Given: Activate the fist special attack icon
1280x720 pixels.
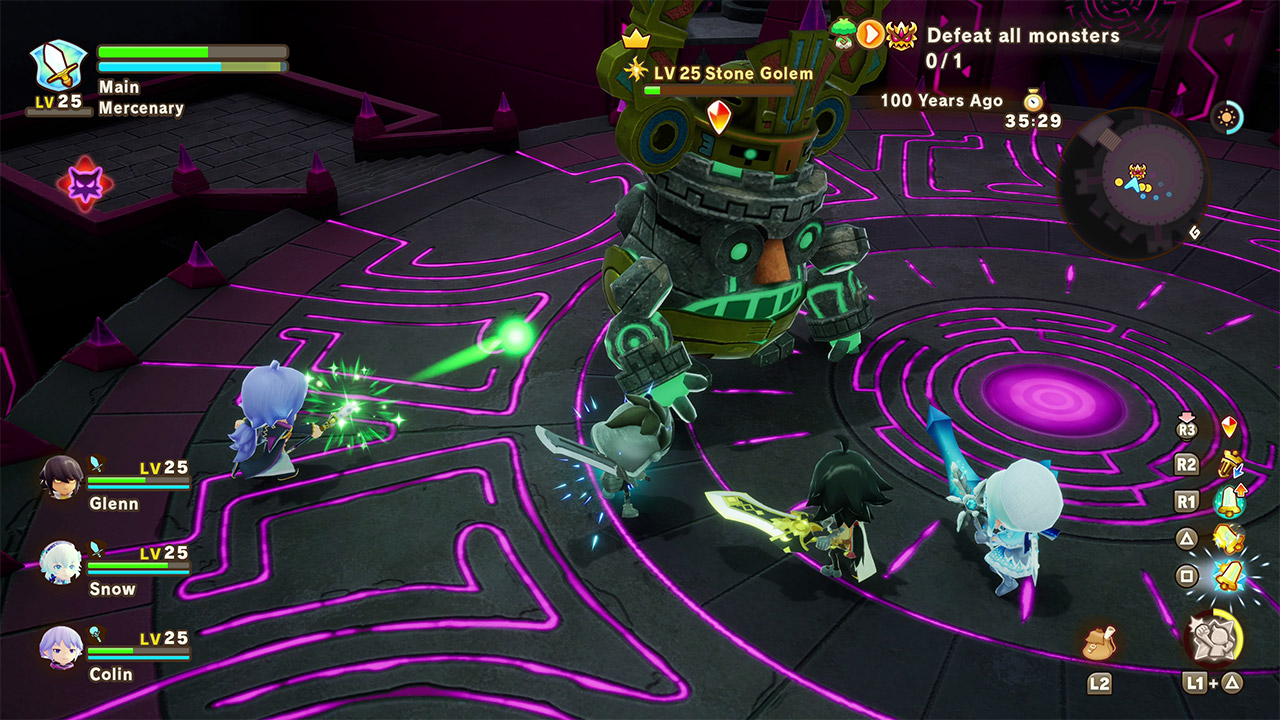Looking at the screenshot, I should (x=1212, y=637).
